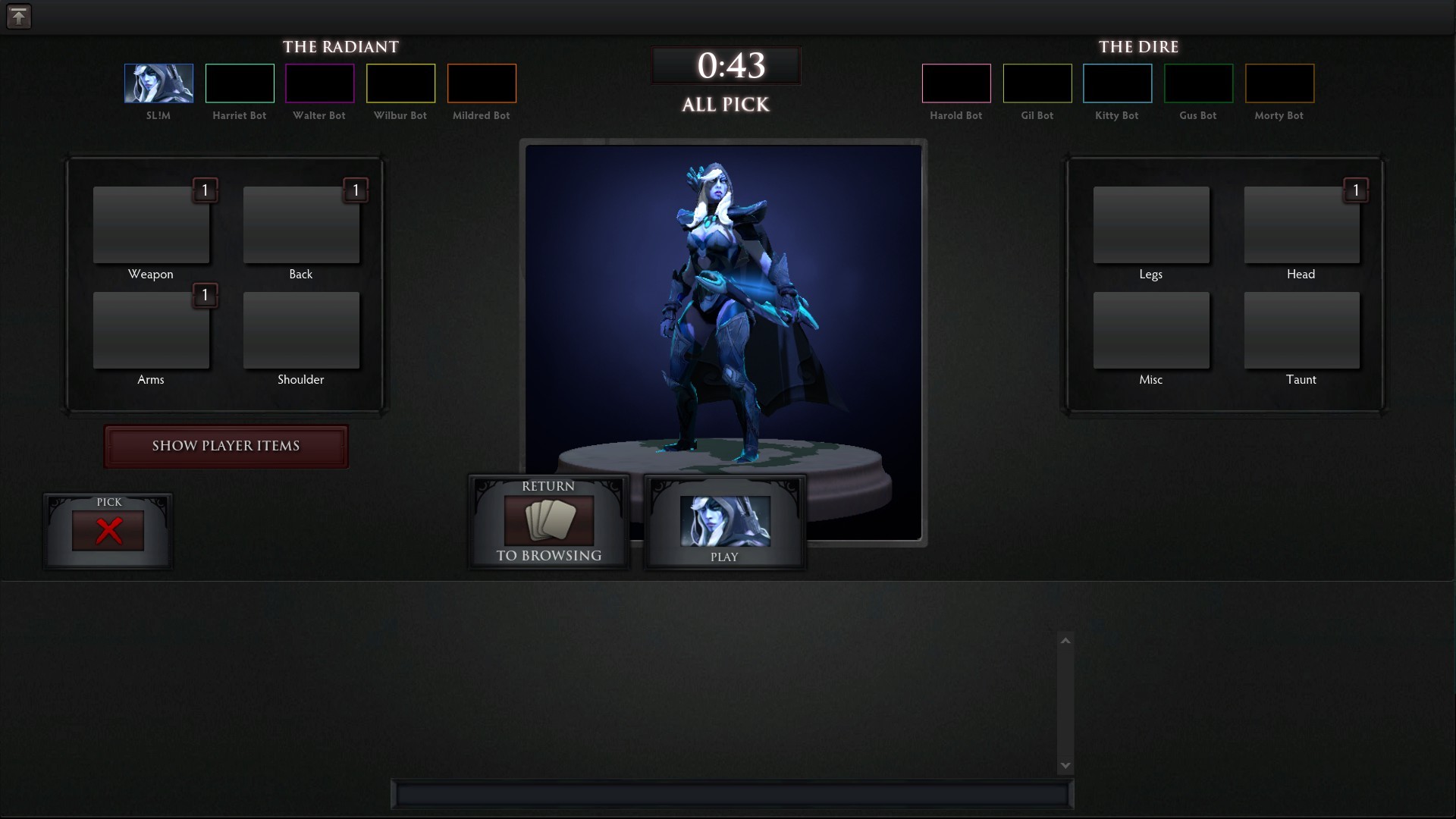Image resolution: width=1456 pixels, height=819 pixels.
Task: Cancel the pick with the red X
Action: pyautogui.click(x=108, y=531)
